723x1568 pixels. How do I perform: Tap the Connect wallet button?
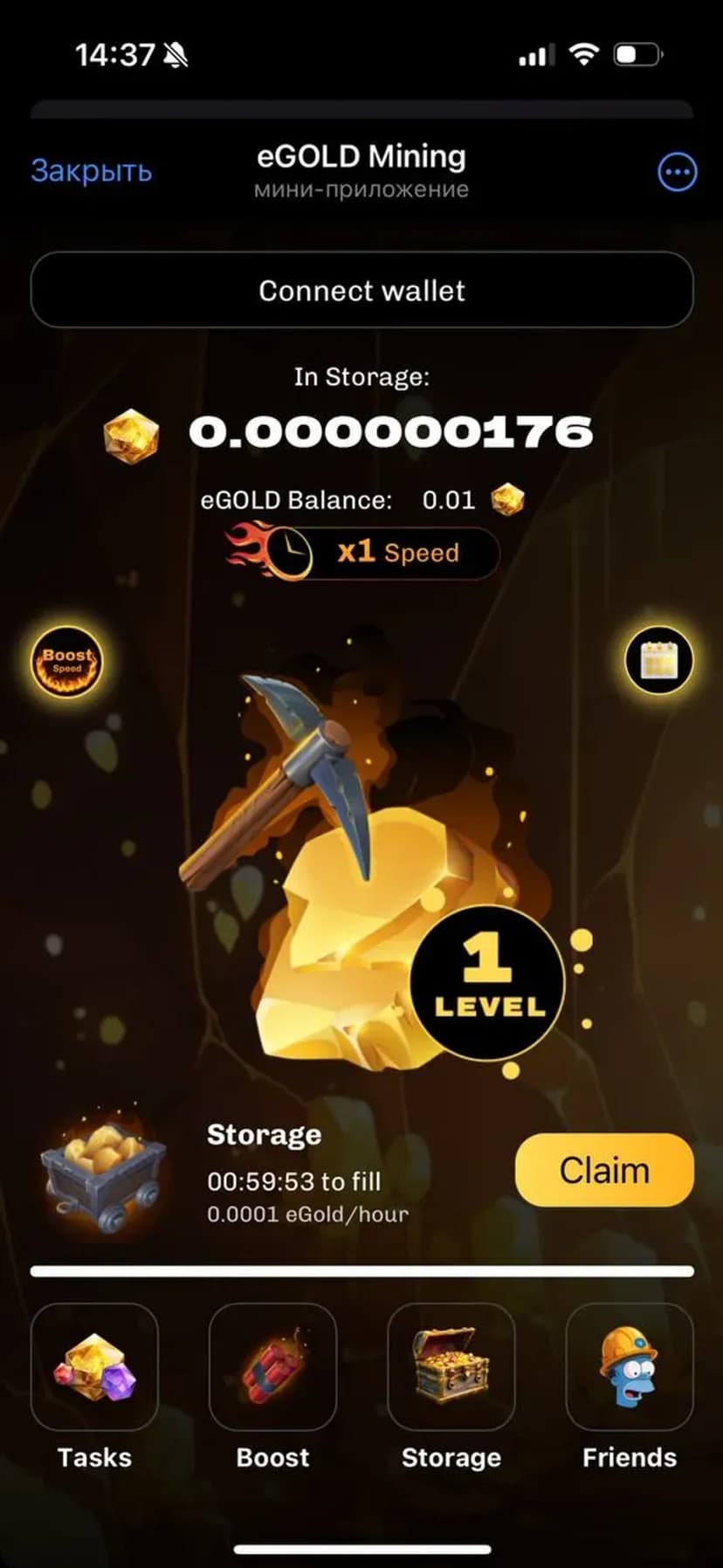361,290
